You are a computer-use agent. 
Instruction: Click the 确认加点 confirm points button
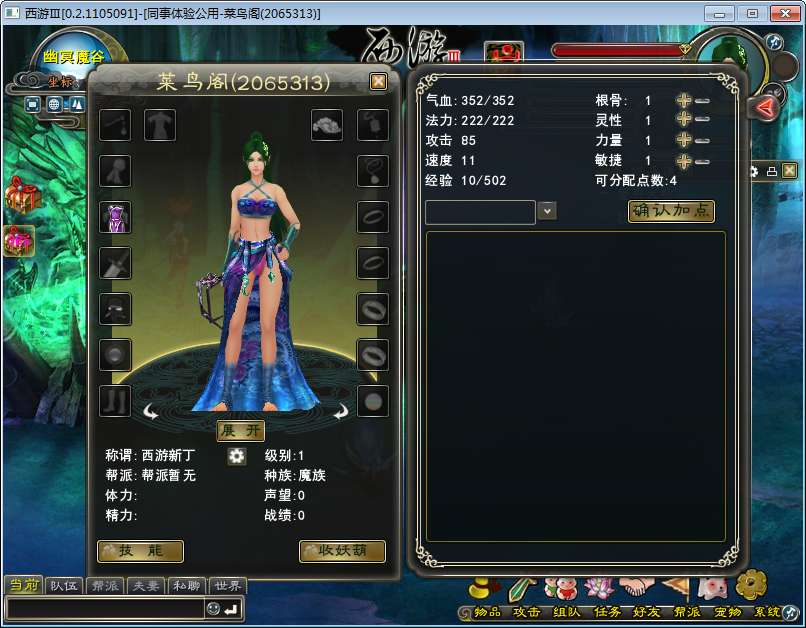pos(671,211)
